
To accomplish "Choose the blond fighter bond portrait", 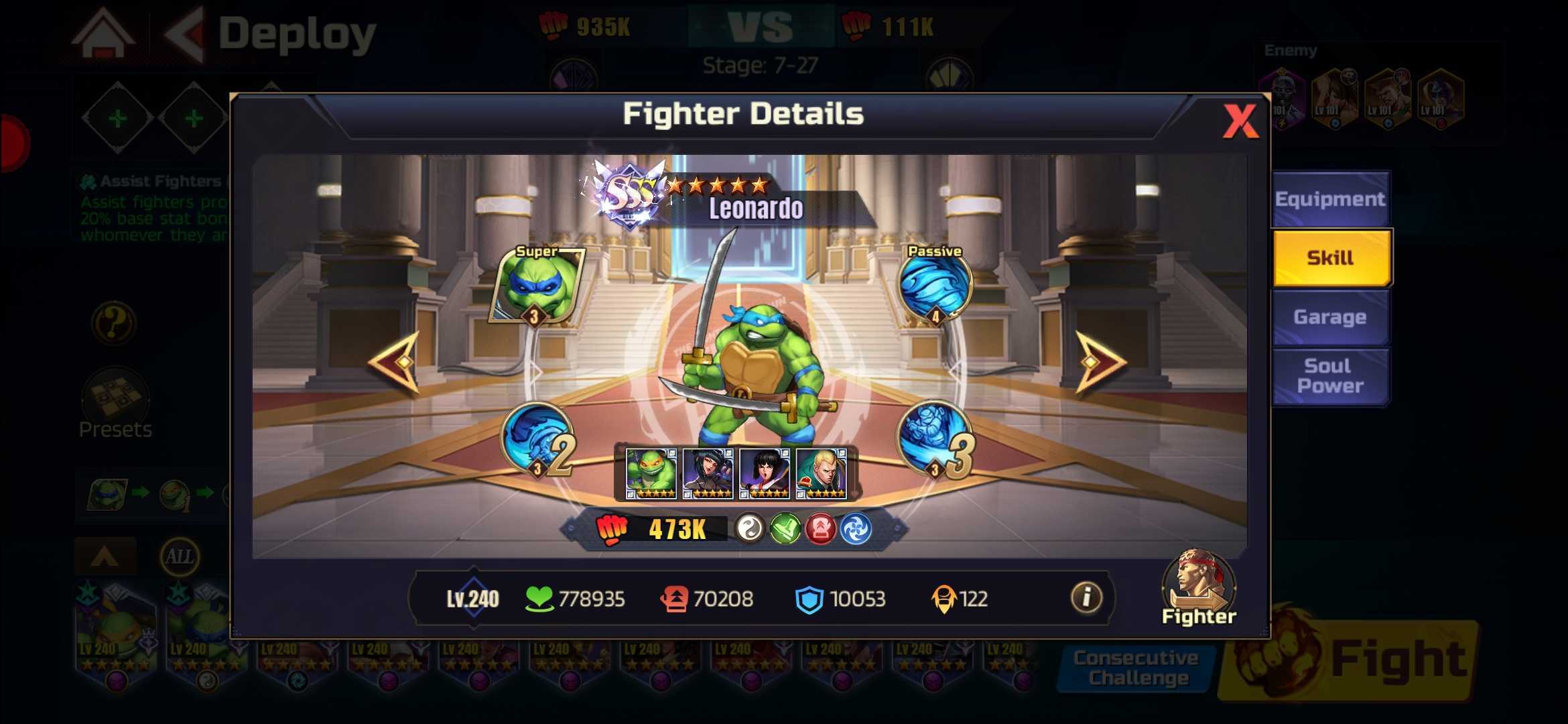I will coord(821,473).
